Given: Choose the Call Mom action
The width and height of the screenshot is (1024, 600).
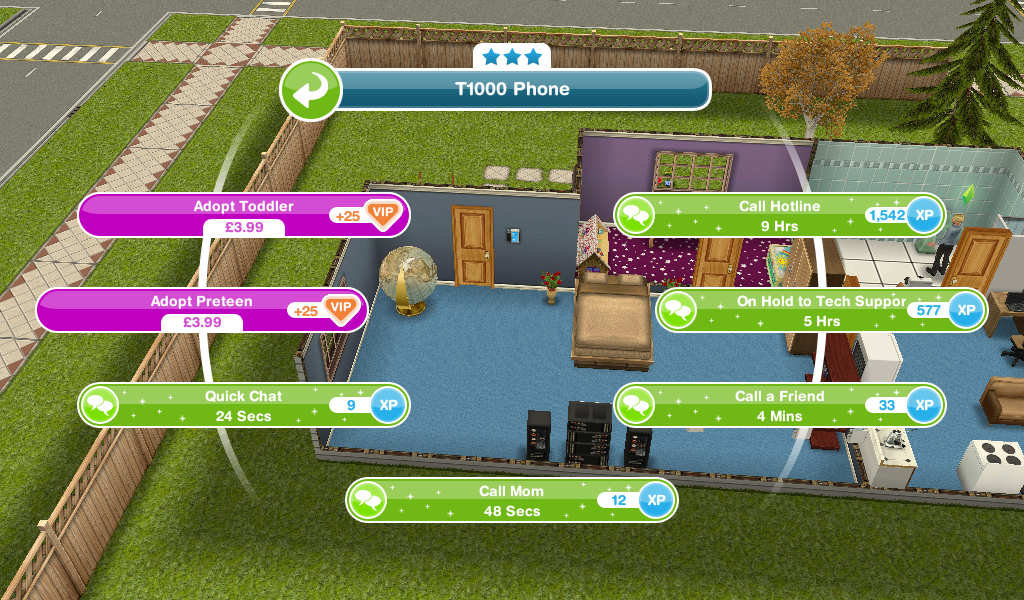Looking at the screenshot, I should pyautogui.click(x=510, y=500).
